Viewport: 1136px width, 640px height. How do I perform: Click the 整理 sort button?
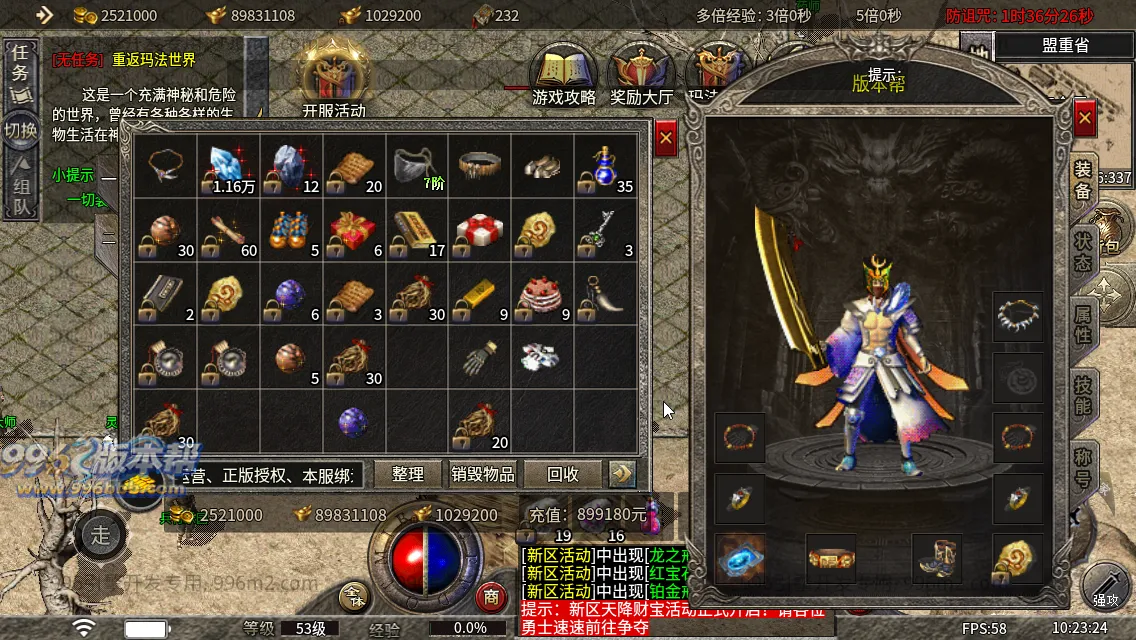(408, 474)
